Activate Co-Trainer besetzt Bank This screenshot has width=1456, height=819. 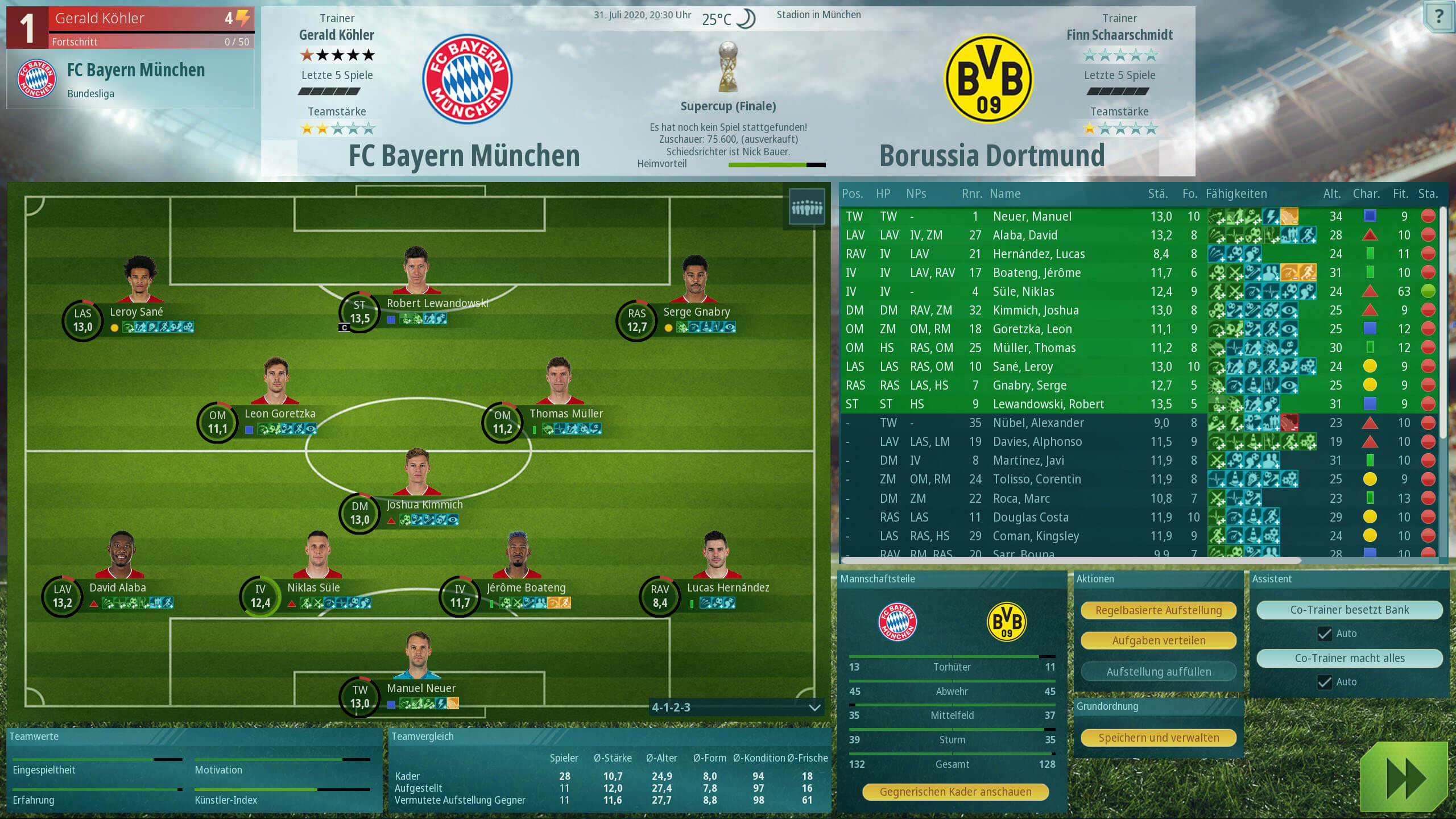1349,610
